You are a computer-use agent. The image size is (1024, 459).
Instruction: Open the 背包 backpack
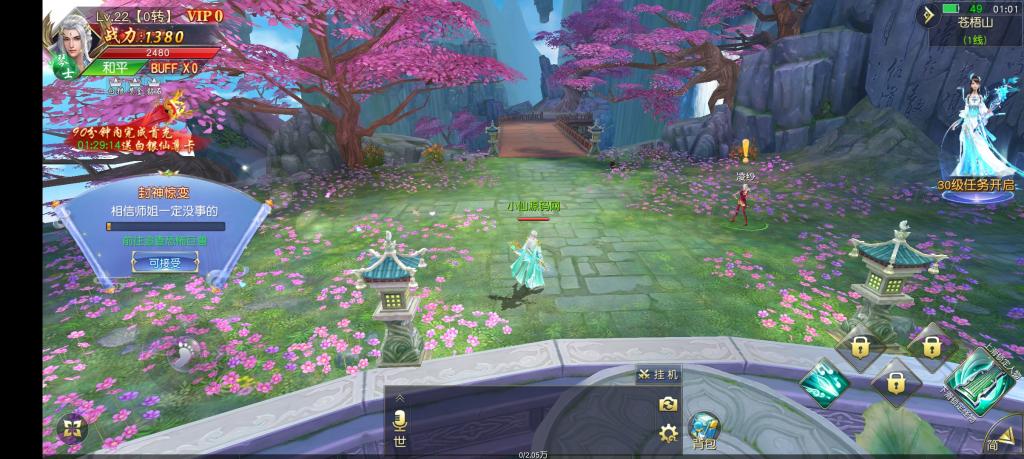(703, 429)
